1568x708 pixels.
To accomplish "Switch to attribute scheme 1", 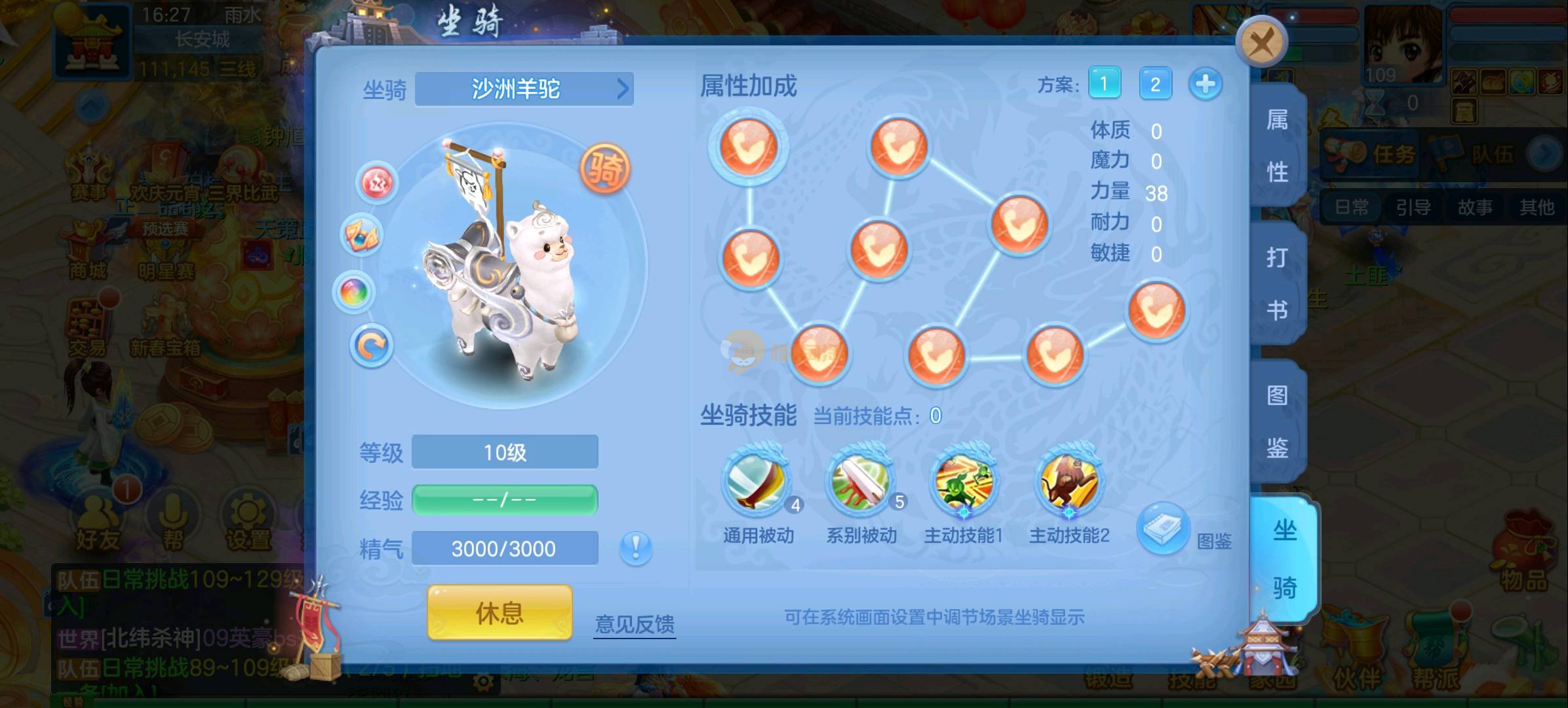I will 1104,84.
